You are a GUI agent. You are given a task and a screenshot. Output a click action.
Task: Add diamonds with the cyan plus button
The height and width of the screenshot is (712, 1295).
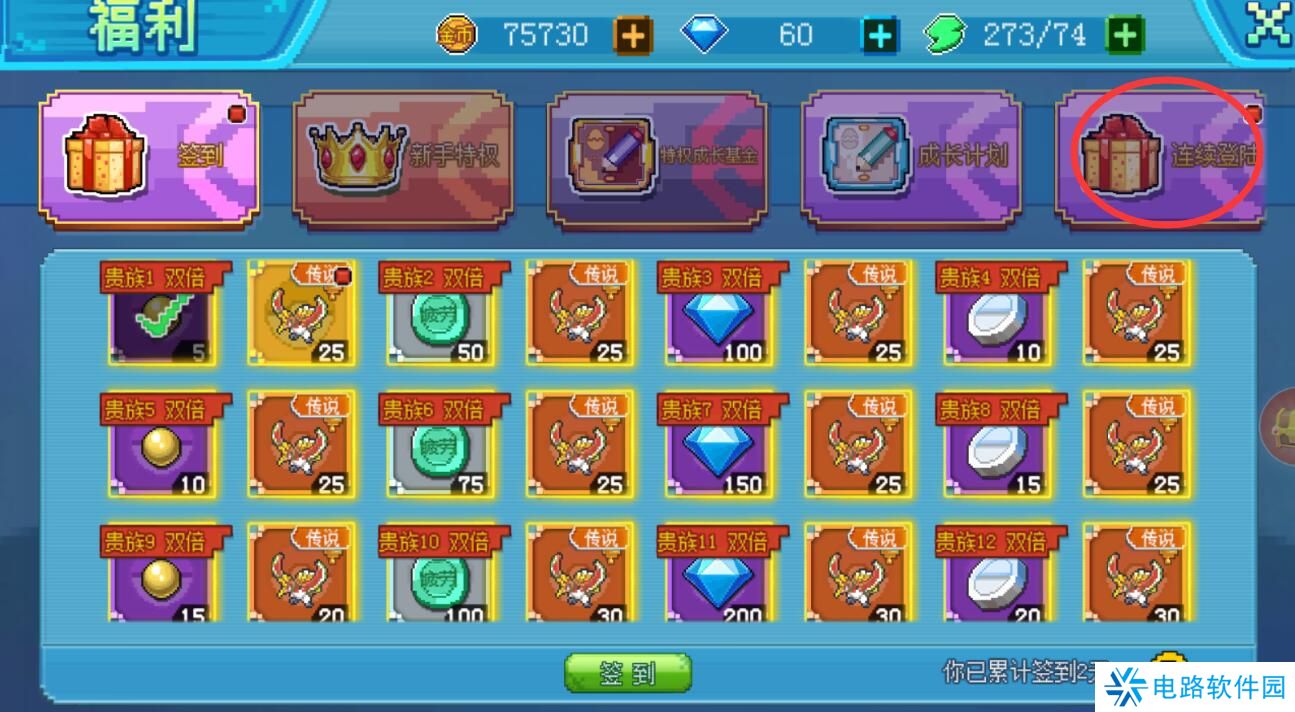[x=880, y=36]
